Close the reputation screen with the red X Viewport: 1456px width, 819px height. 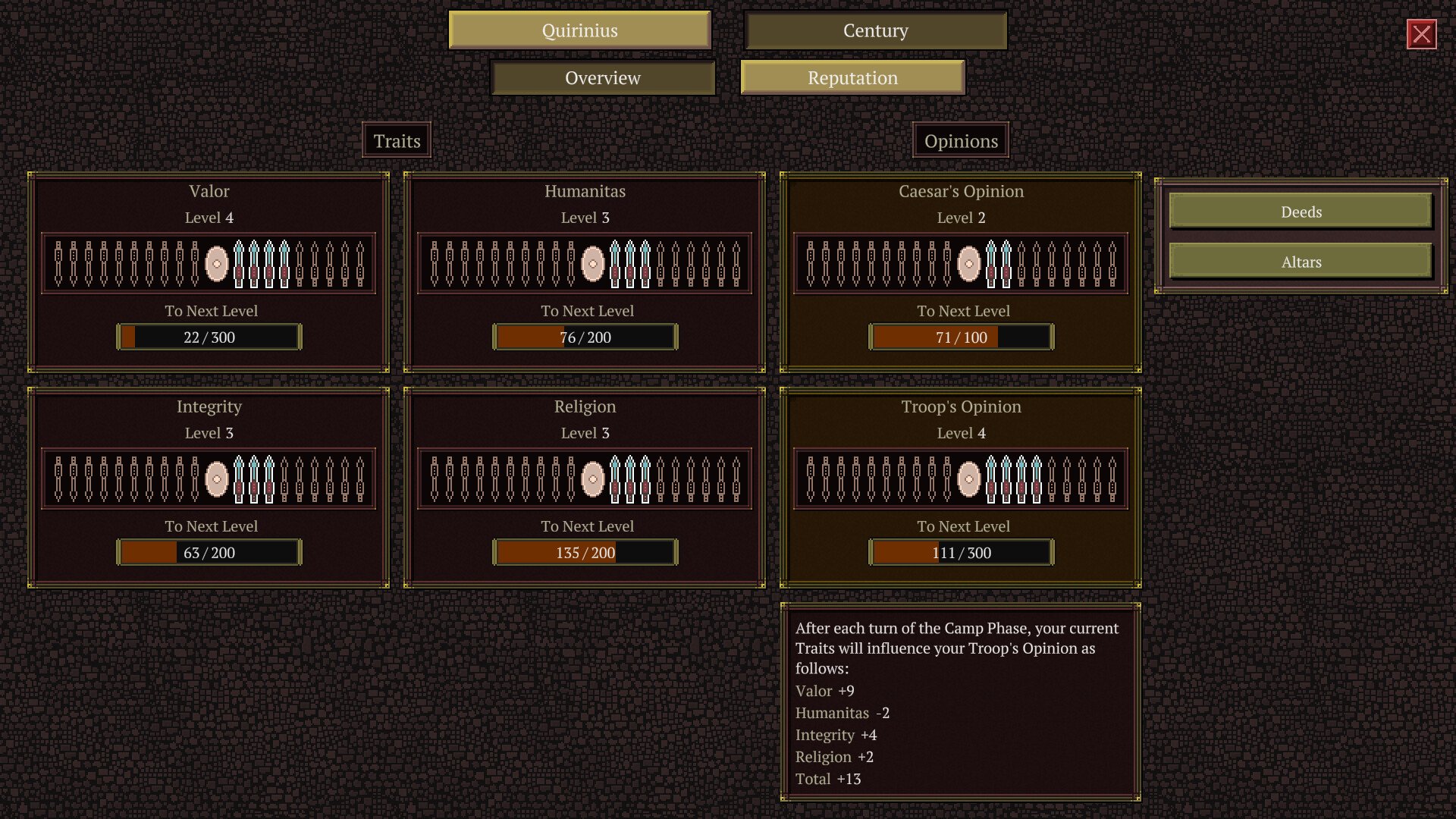pyautogui.click(x=1421, y=34)
